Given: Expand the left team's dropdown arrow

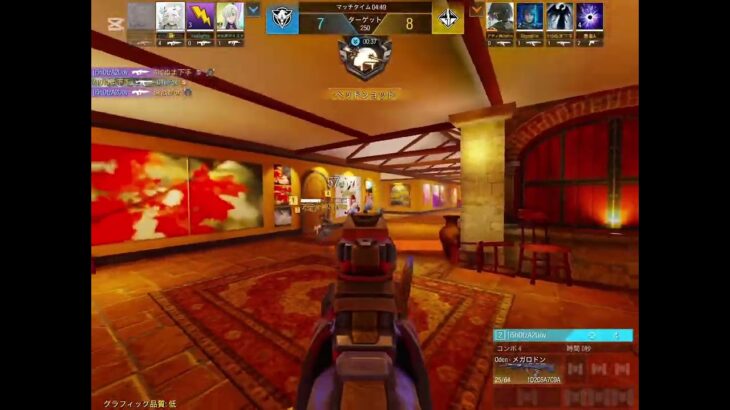Looking at the screenshot, I should pyautogui.click(x=254, y=9).
